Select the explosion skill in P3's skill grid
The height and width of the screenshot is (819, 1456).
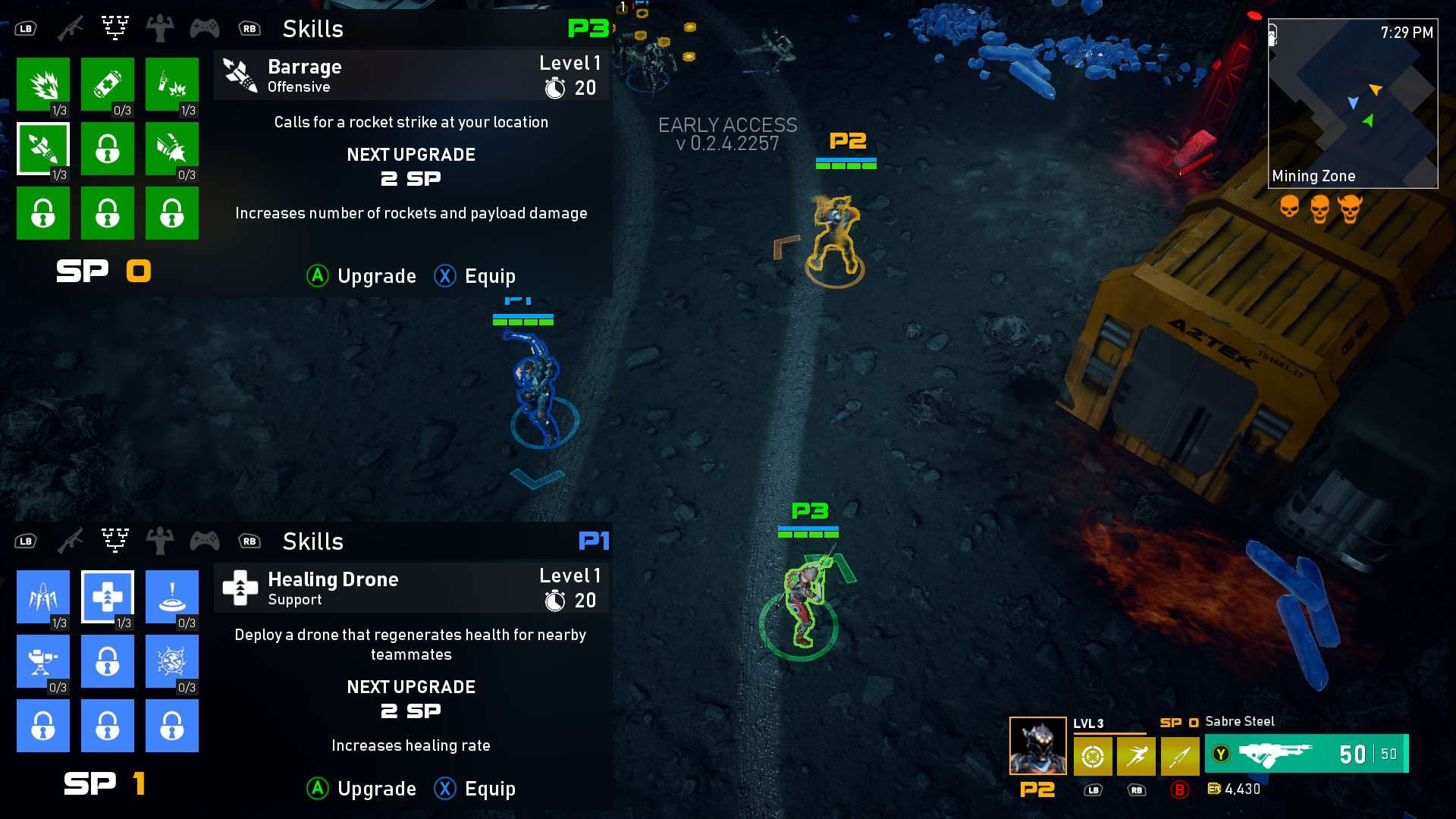43,83
